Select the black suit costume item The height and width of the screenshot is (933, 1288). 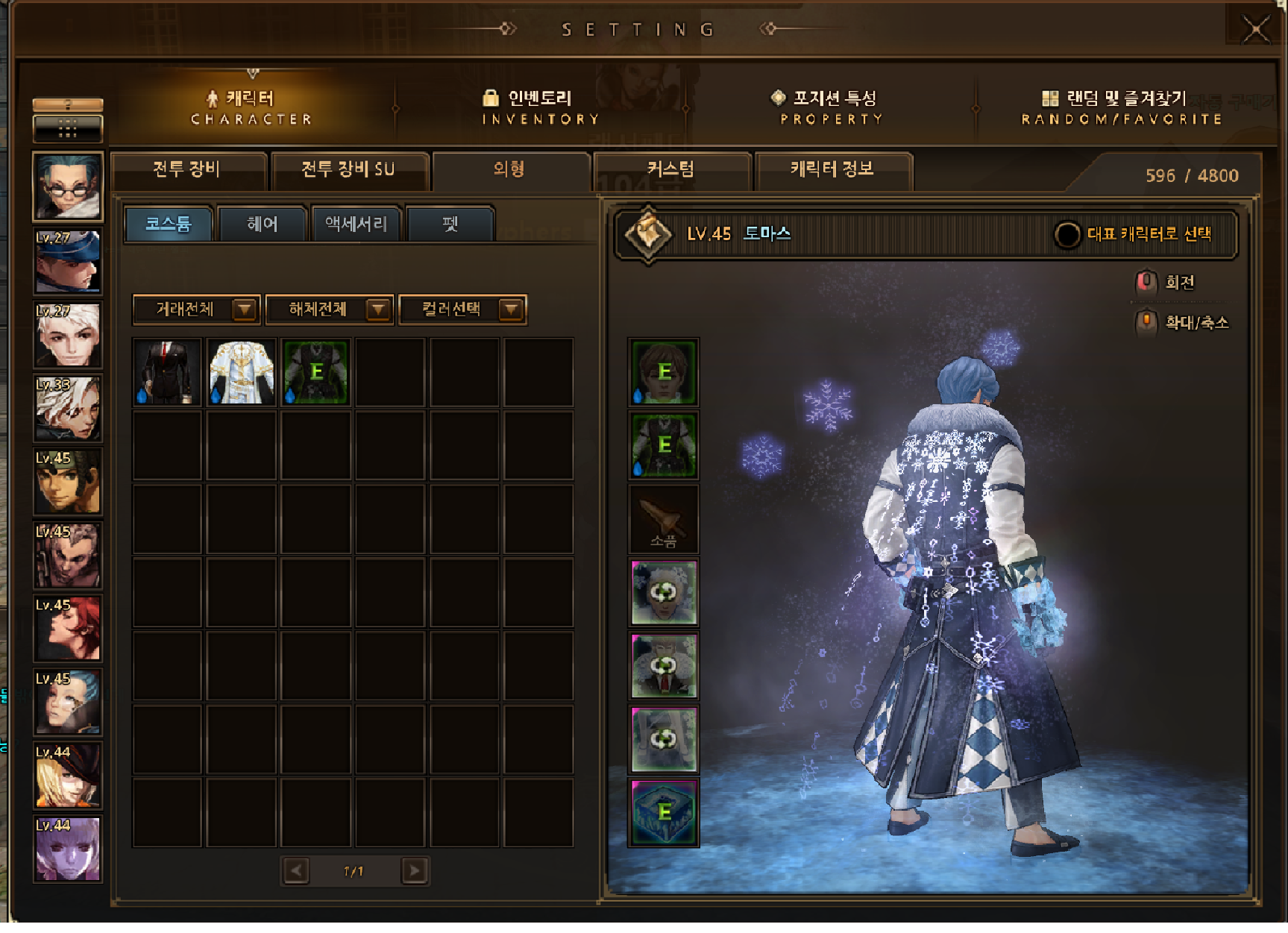click(167, 372)
